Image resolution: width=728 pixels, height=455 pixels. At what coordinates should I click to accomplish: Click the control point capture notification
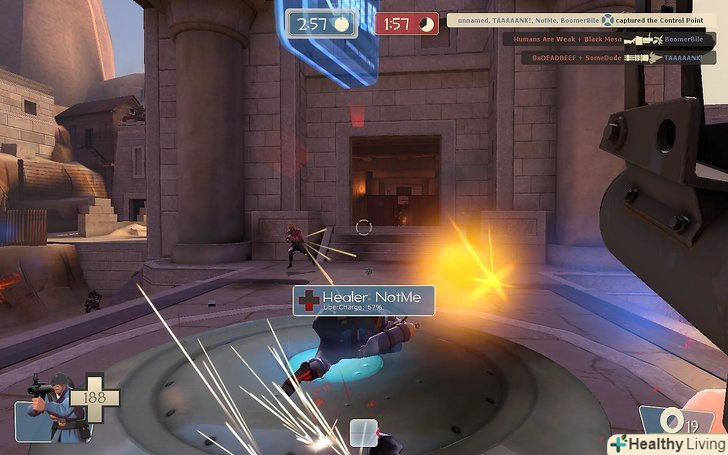(x=580, y=20)
